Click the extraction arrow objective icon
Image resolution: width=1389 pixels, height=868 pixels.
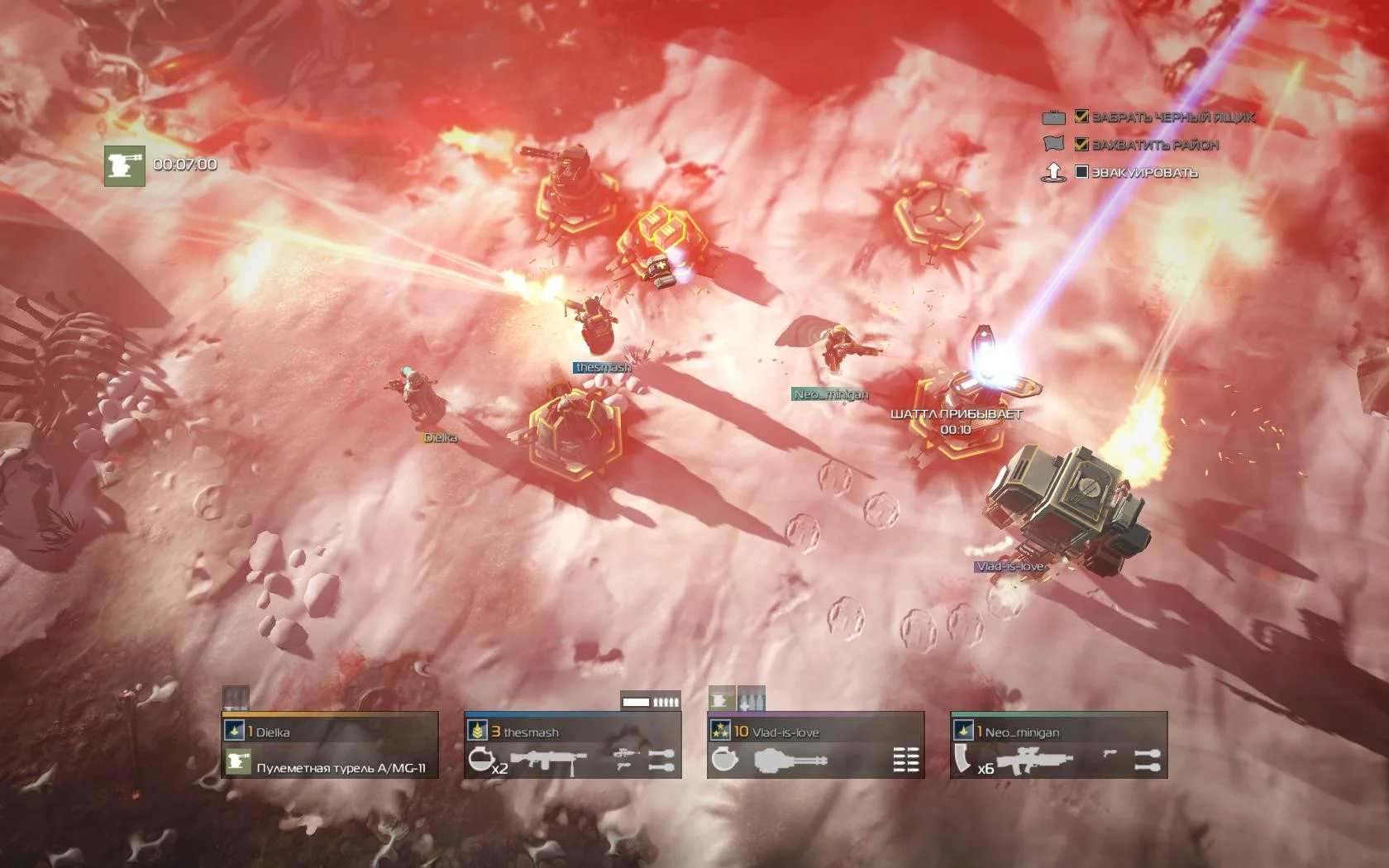click(1053, 173)
